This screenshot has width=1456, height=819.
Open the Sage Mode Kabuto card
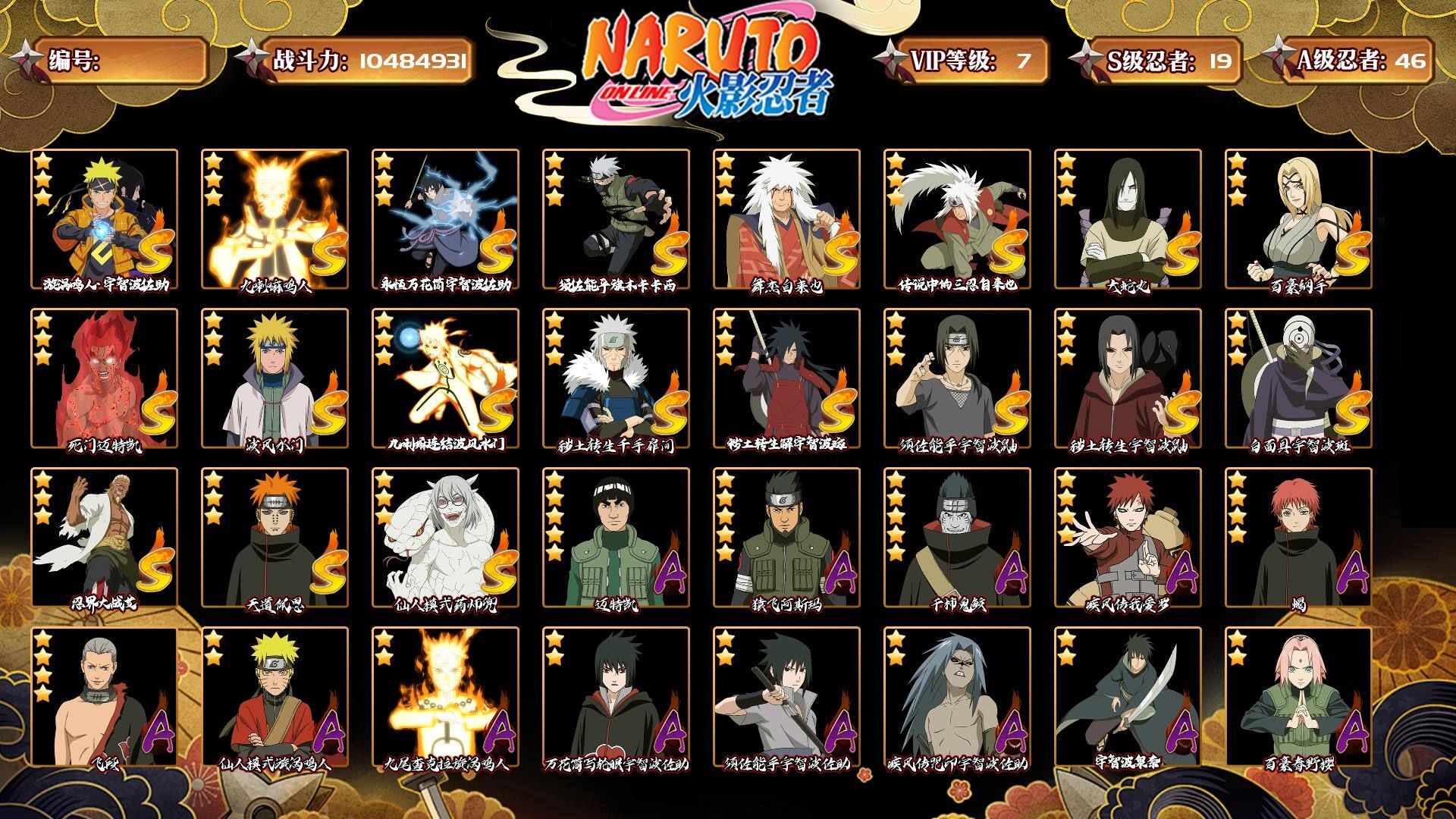coord(445,538)
